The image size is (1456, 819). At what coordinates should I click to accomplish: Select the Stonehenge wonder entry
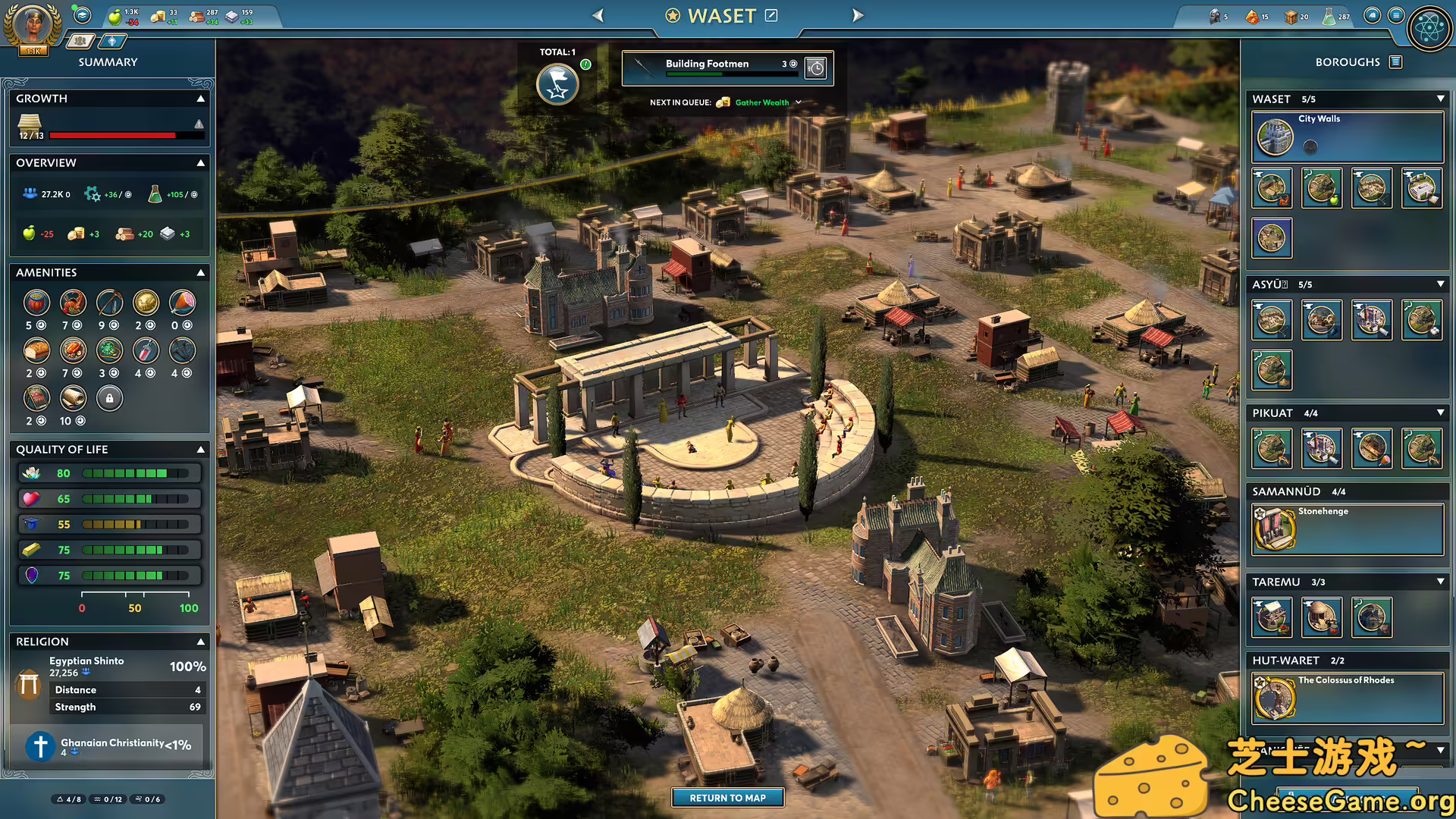coord(1347,529)
